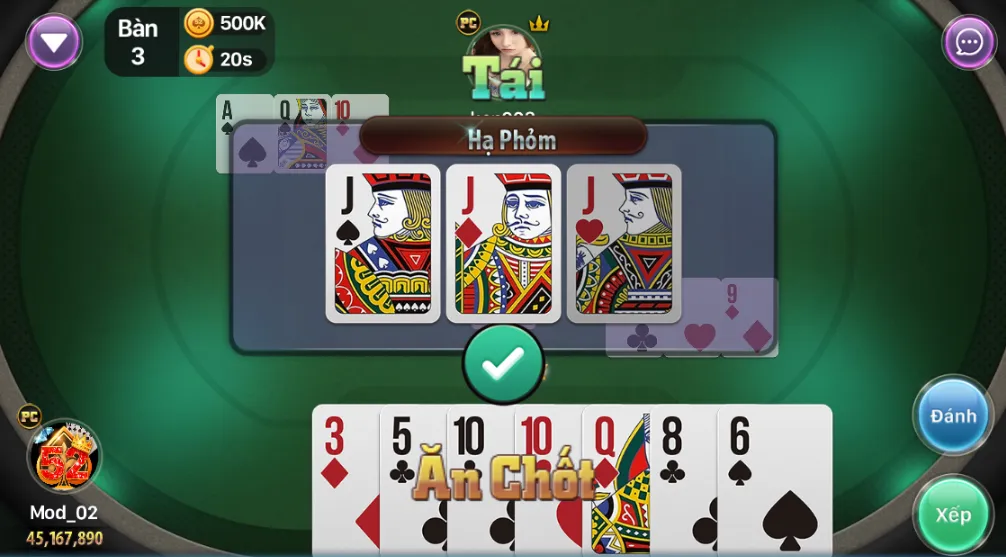1006x557 pixels.
Task: Open the purple dropdown arrow menu
Action: 54,42
